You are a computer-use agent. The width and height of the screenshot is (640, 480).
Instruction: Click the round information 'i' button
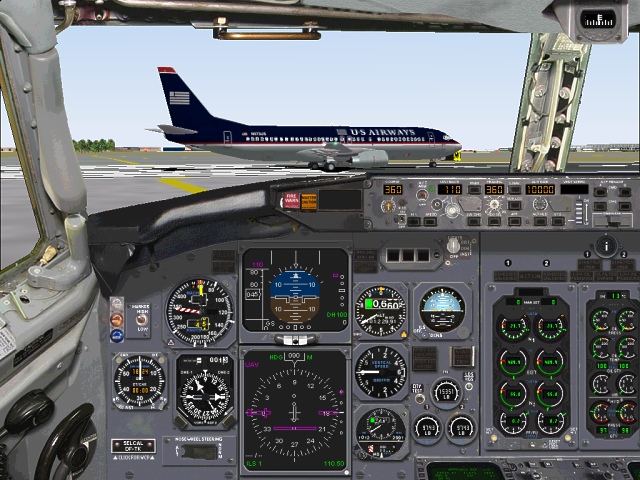coord(606,245)
